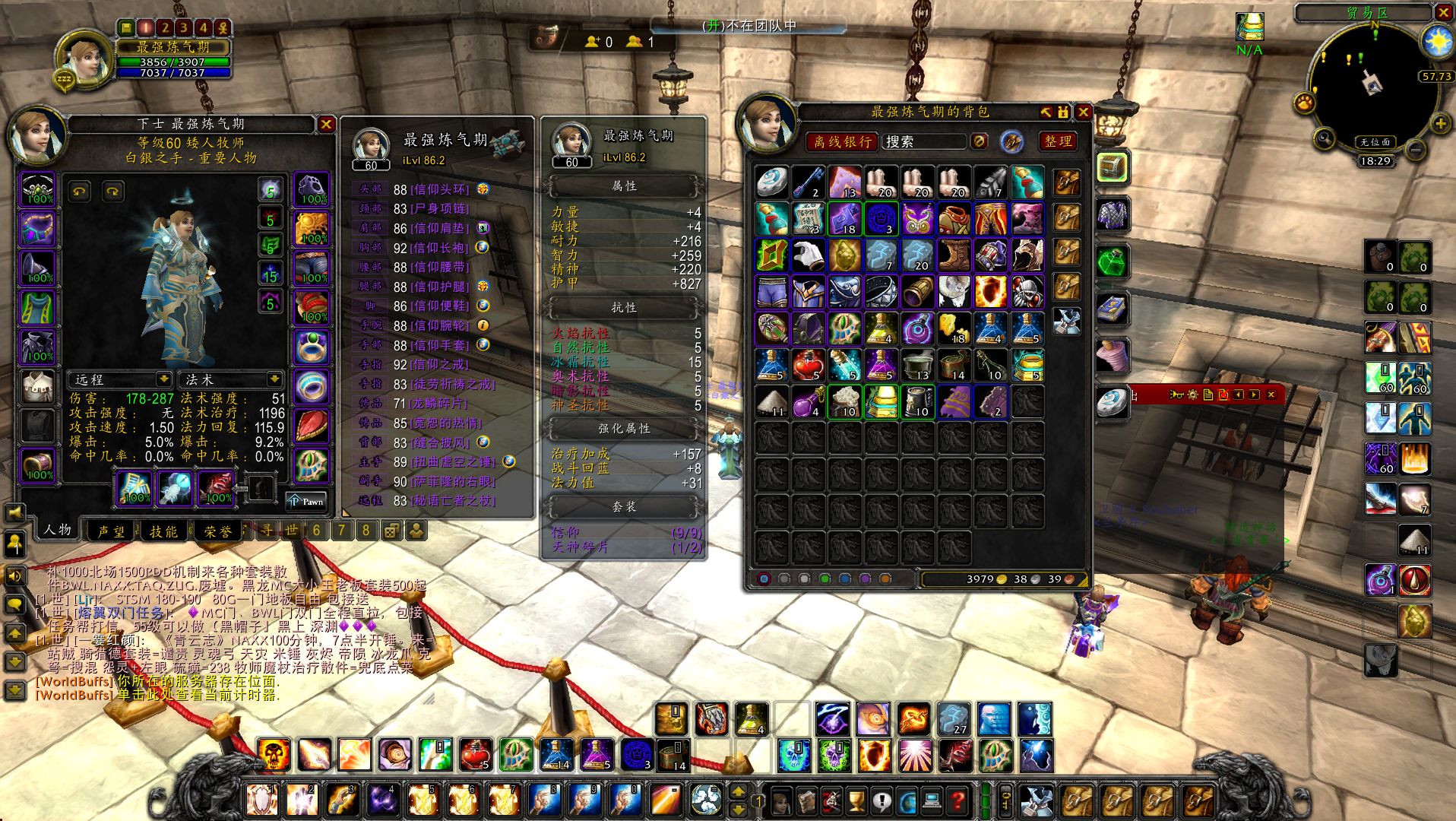Zoom in the minimap

pyautogui.click(x=1440, y=124)
